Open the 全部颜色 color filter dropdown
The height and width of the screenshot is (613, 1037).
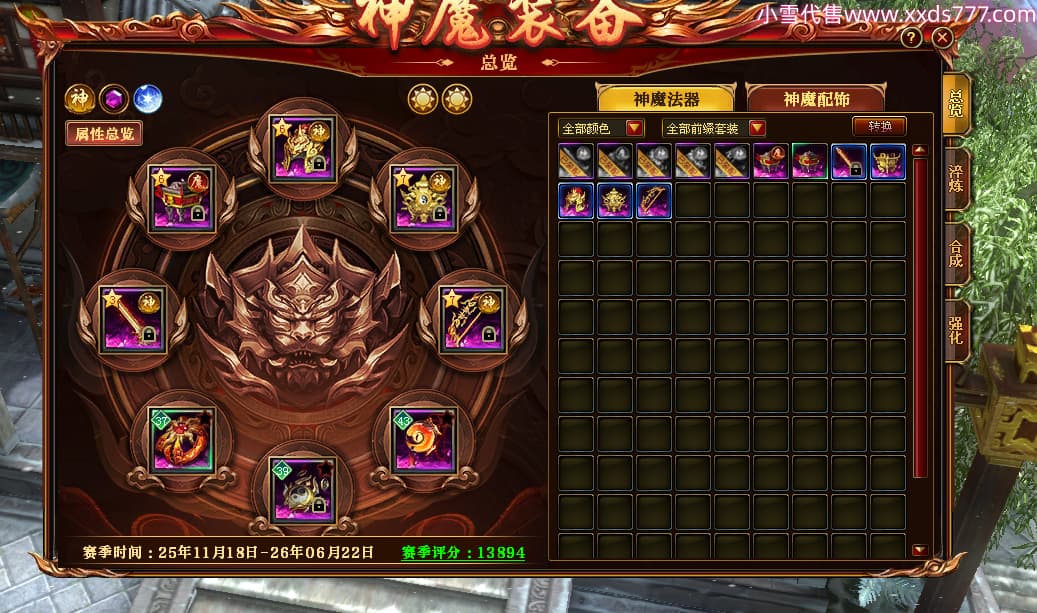click(x=602, y=128)
